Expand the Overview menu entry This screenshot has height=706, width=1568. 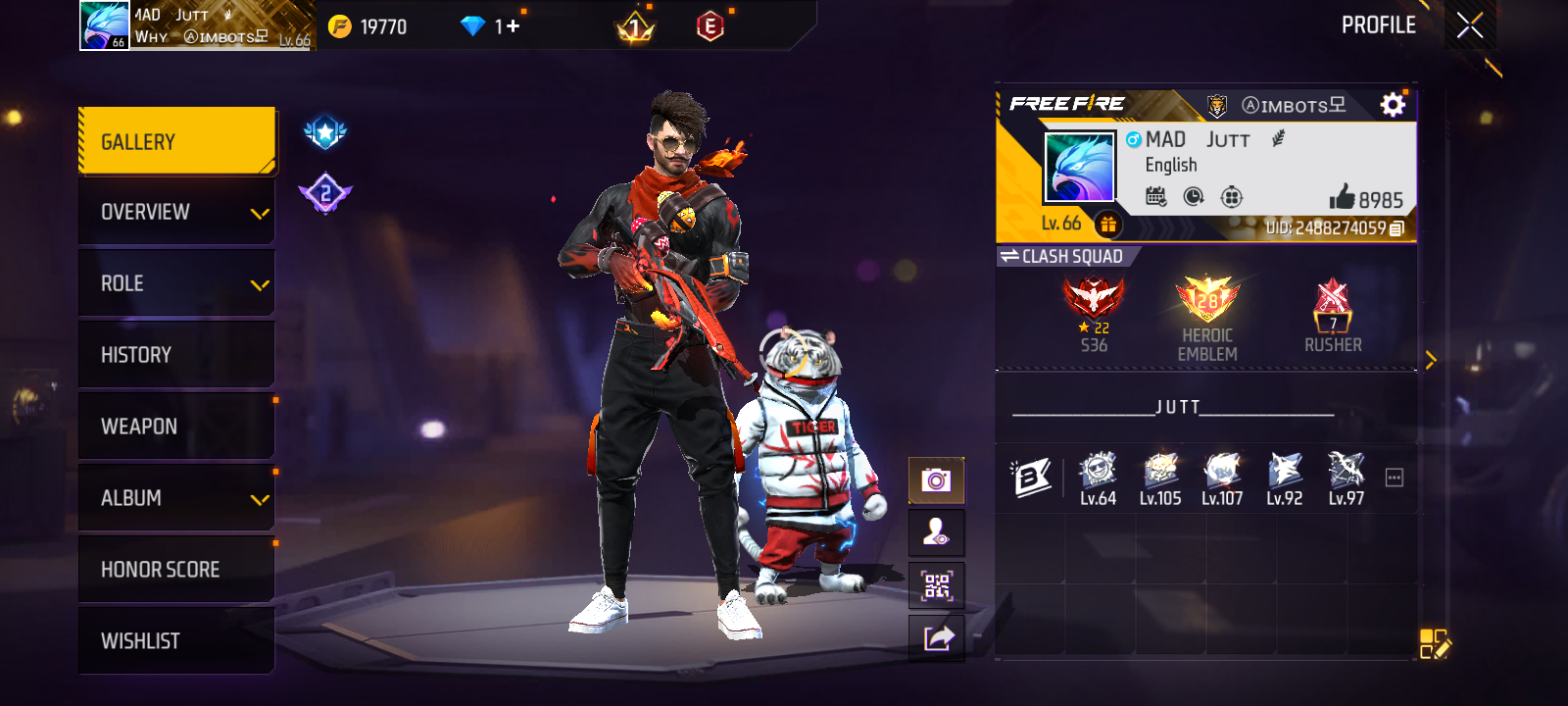pos(176,212)
